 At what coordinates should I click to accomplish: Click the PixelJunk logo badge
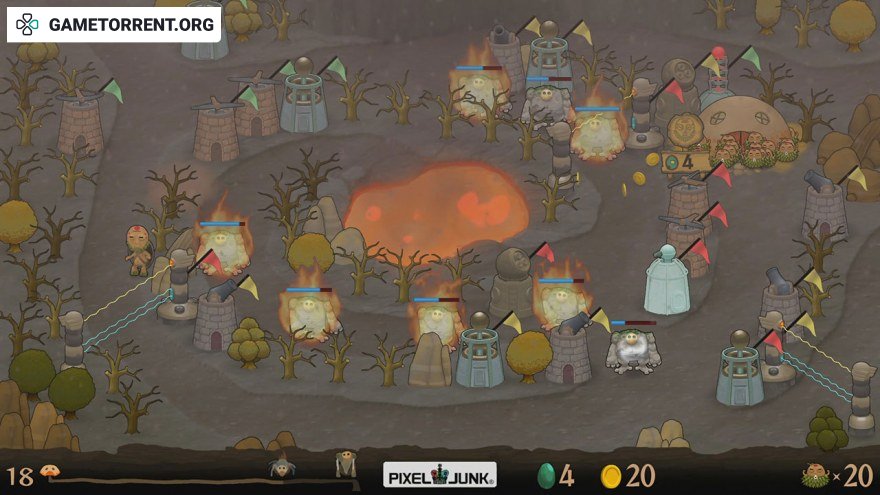pos(440,474)
